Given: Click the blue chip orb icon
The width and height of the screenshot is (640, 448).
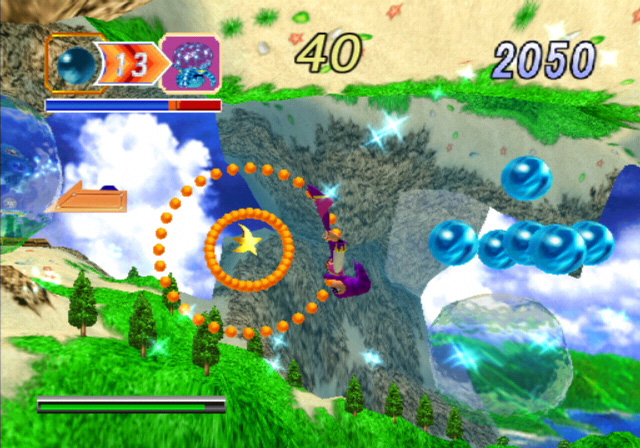Looking at the screenshot, I should [x=74, y=66].
